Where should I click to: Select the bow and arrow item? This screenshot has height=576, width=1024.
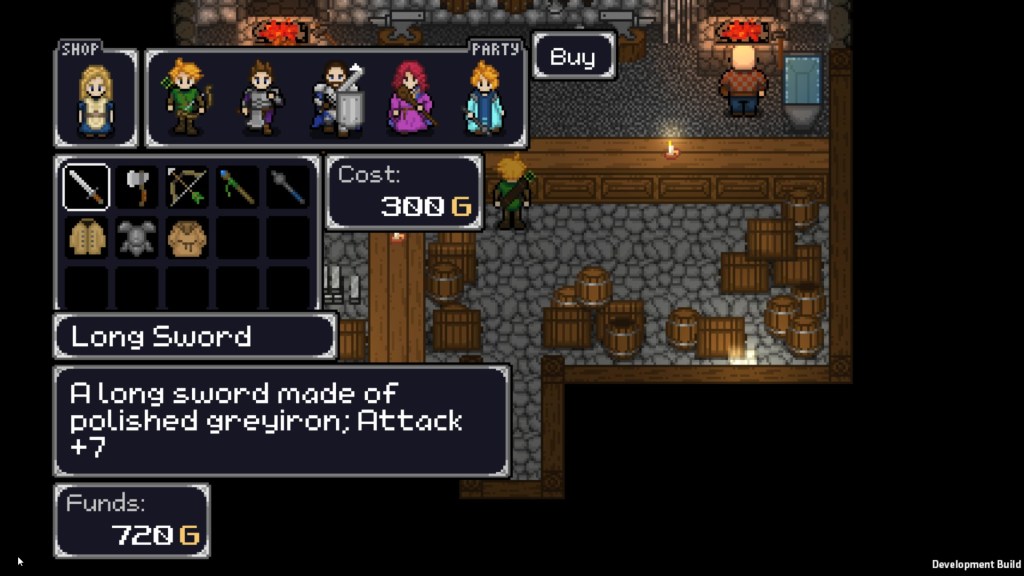[x=187, y=187]
